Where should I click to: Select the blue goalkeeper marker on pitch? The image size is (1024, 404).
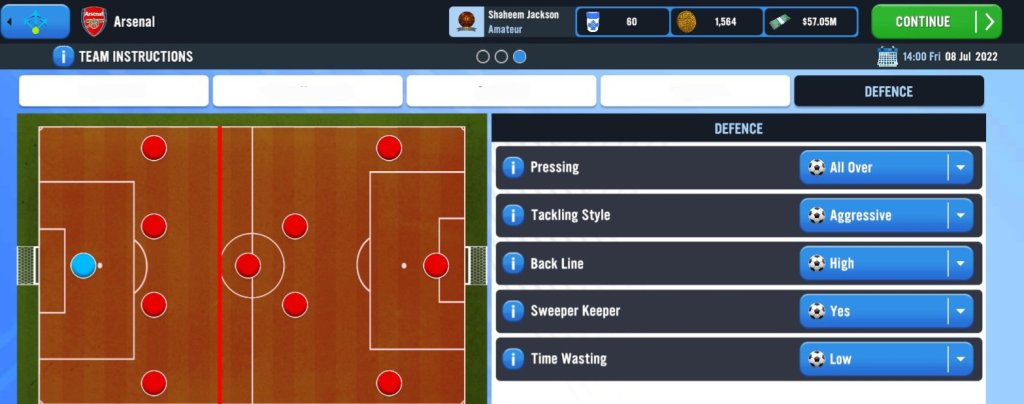84,265
